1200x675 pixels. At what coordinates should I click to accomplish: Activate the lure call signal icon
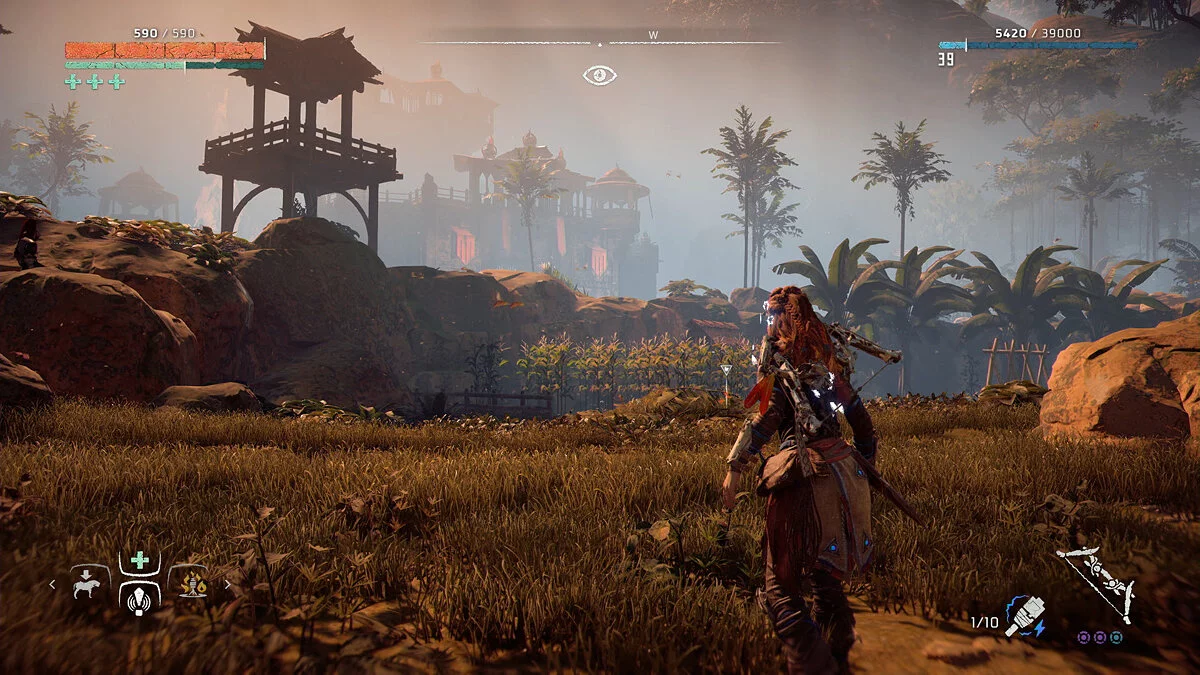[x=140, y=597]
